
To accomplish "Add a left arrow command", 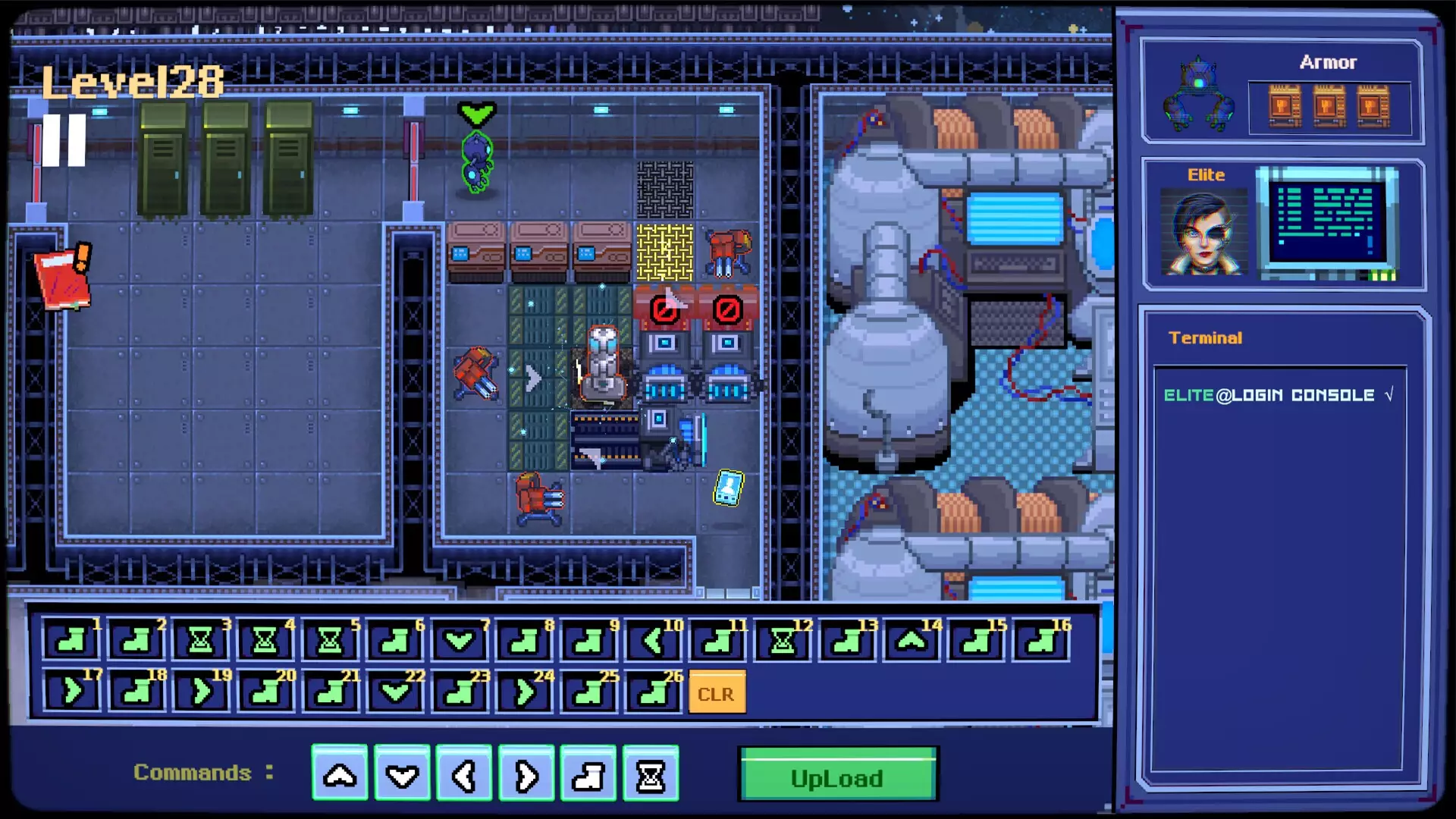I will (x=464, y=774).
